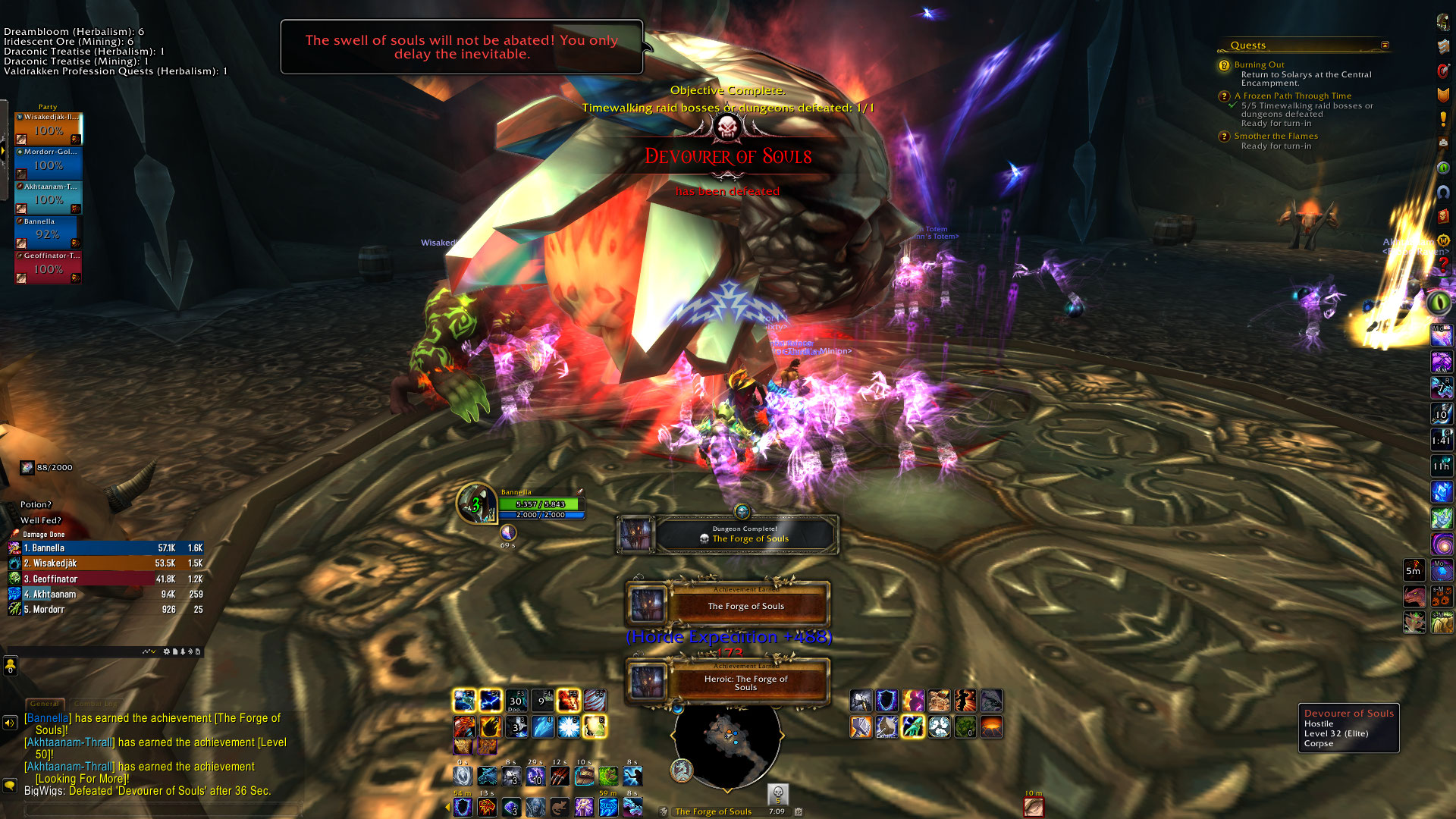Cast the frost snowflake burst ability
1456x819 pixels.
[x=568, y=727]
